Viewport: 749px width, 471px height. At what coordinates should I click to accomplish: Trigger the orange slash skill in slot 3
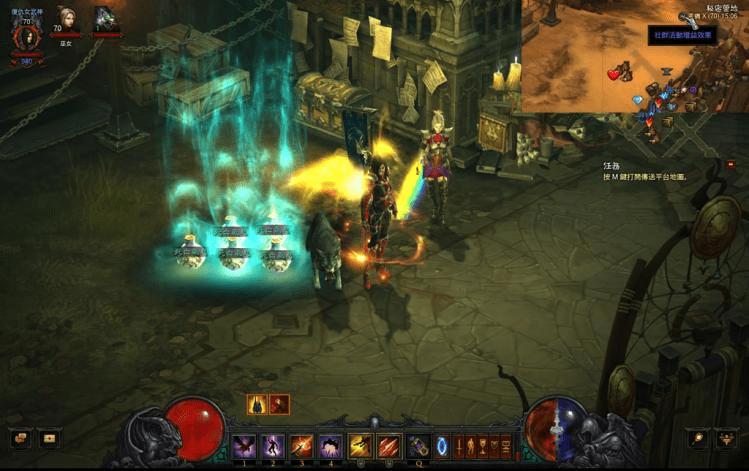coord(301,446)
